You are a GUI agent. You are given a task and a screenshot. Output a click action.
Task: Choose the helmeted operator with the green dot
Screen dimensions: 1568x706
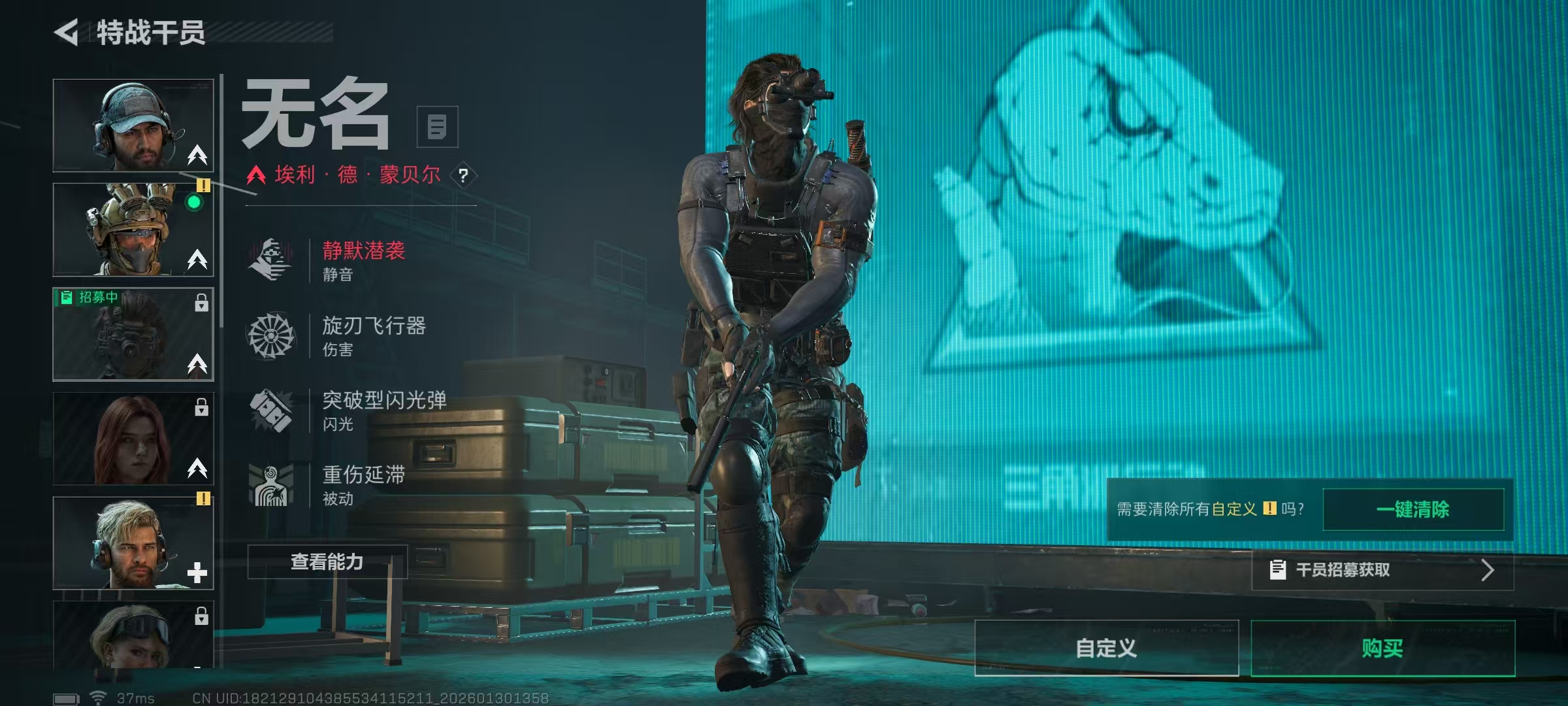click(133, 229)
